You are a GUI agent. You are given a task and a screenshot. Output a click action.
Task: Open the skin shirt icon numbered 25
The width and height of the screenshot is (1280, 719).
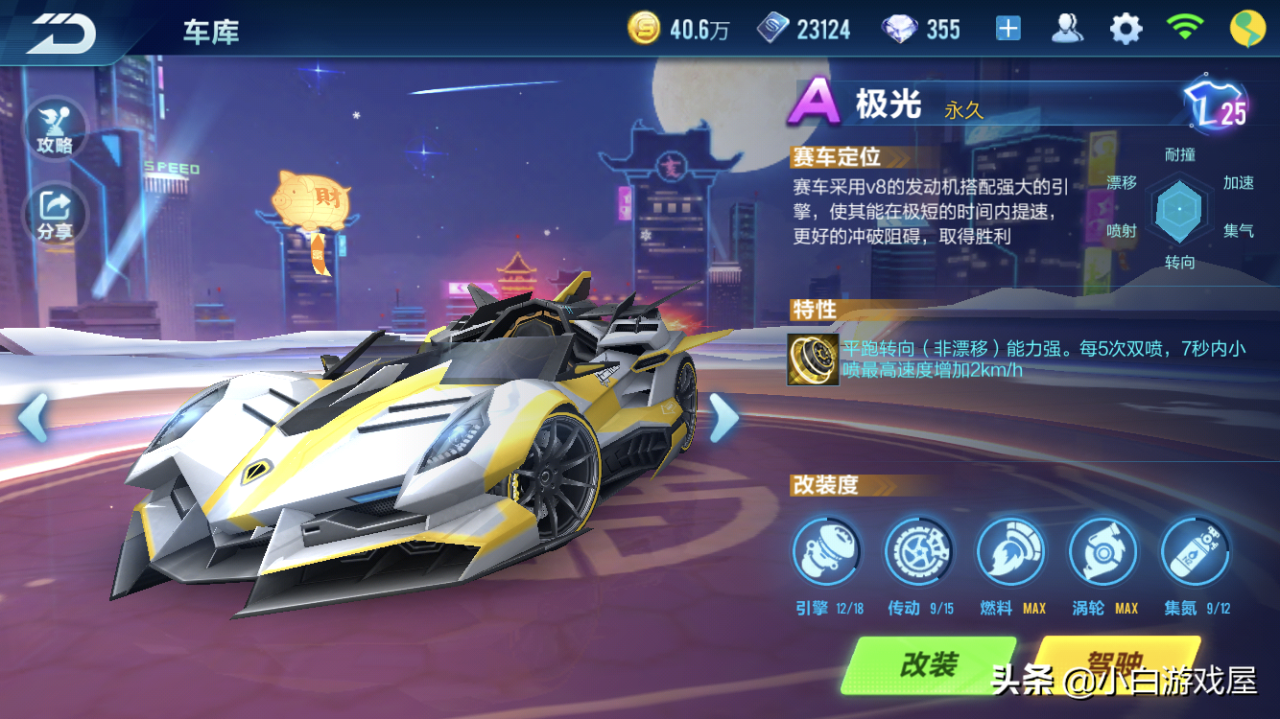[1213, 104]
